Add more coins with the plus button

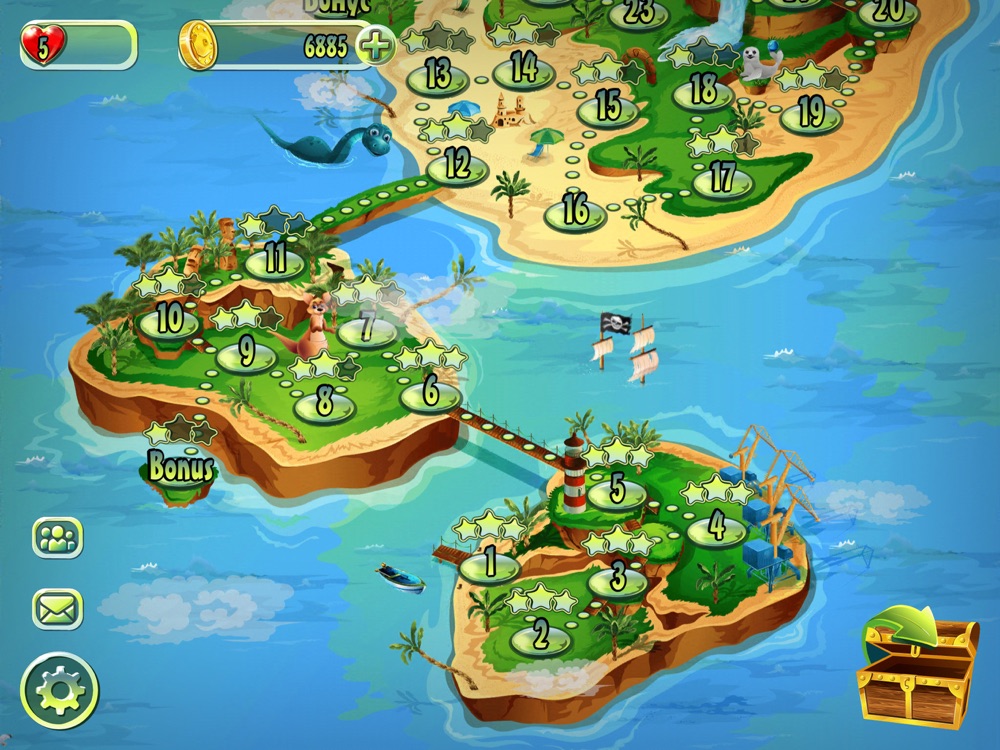tap(376, 46)
